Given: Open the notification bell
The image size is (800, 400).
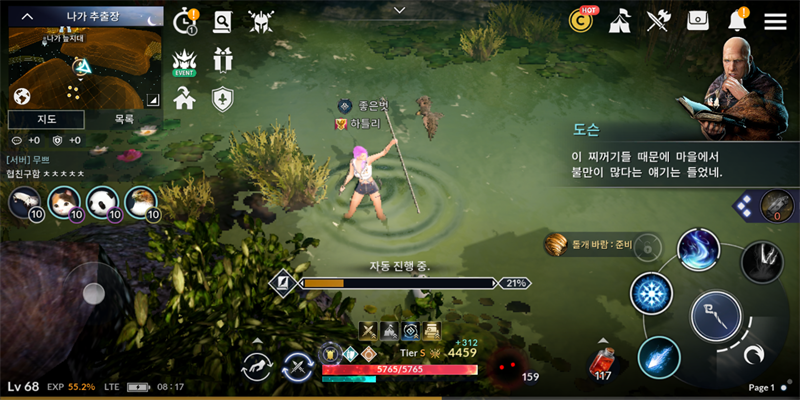Looking at the screenshot, I should click(738, 21).
